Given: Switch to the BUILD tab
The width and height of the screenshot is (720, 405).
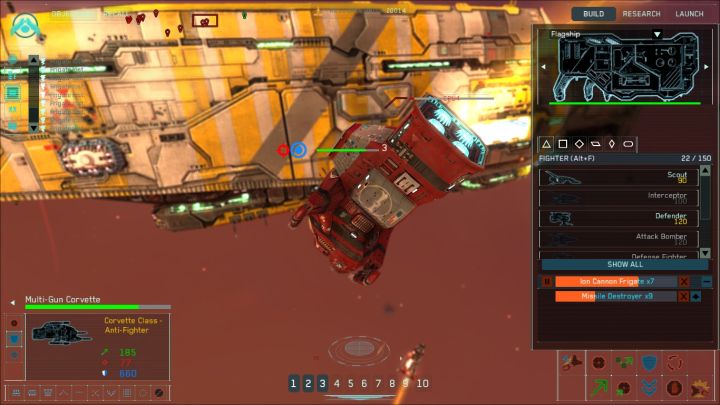Looking at the screenshot, I should point(593,14).
